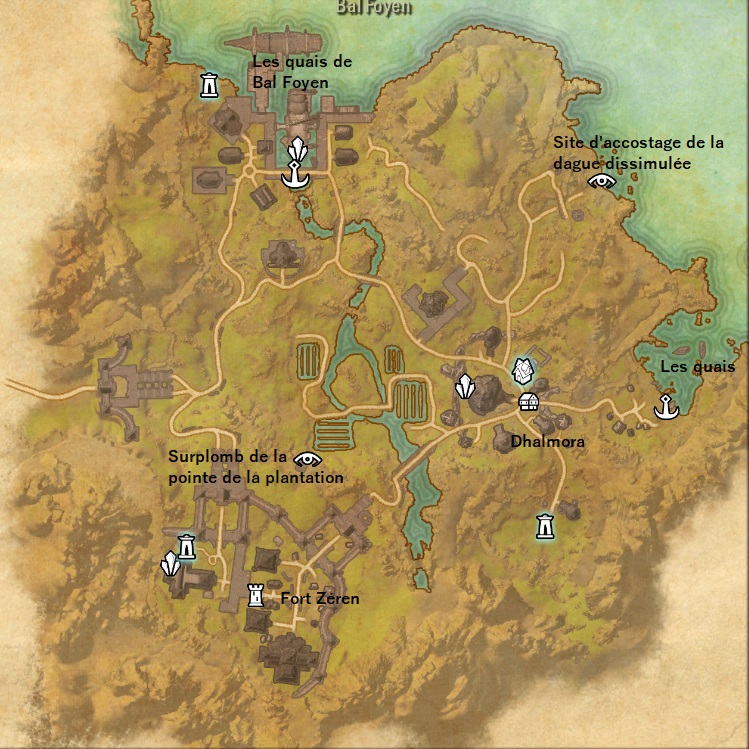Select the wayshrine south of Dhalmora
The width and height of the screenshot is (749, 749).
coord(545,525)
